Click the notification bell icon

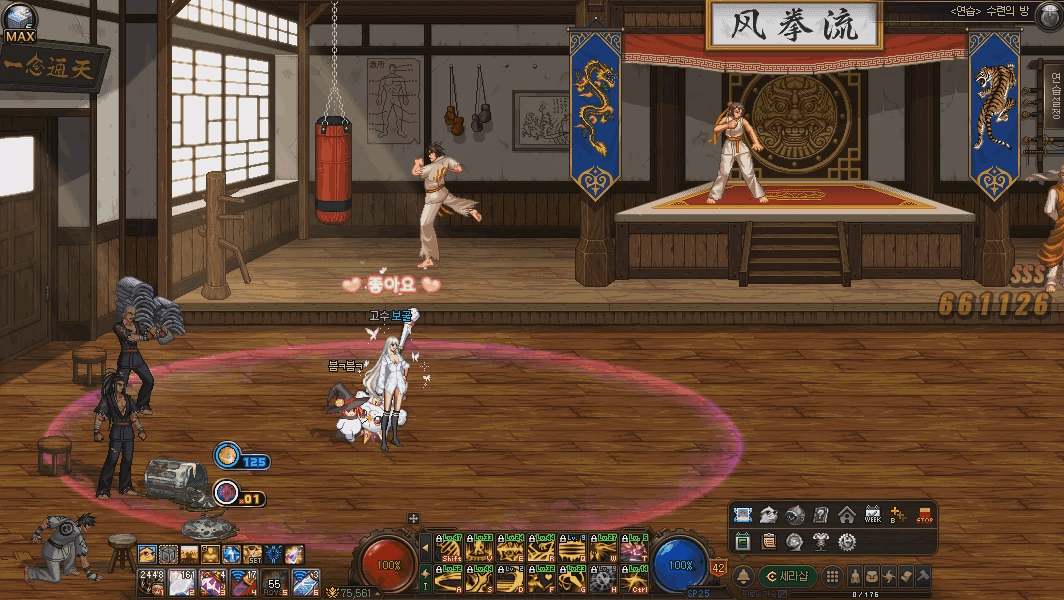(744, 576)
